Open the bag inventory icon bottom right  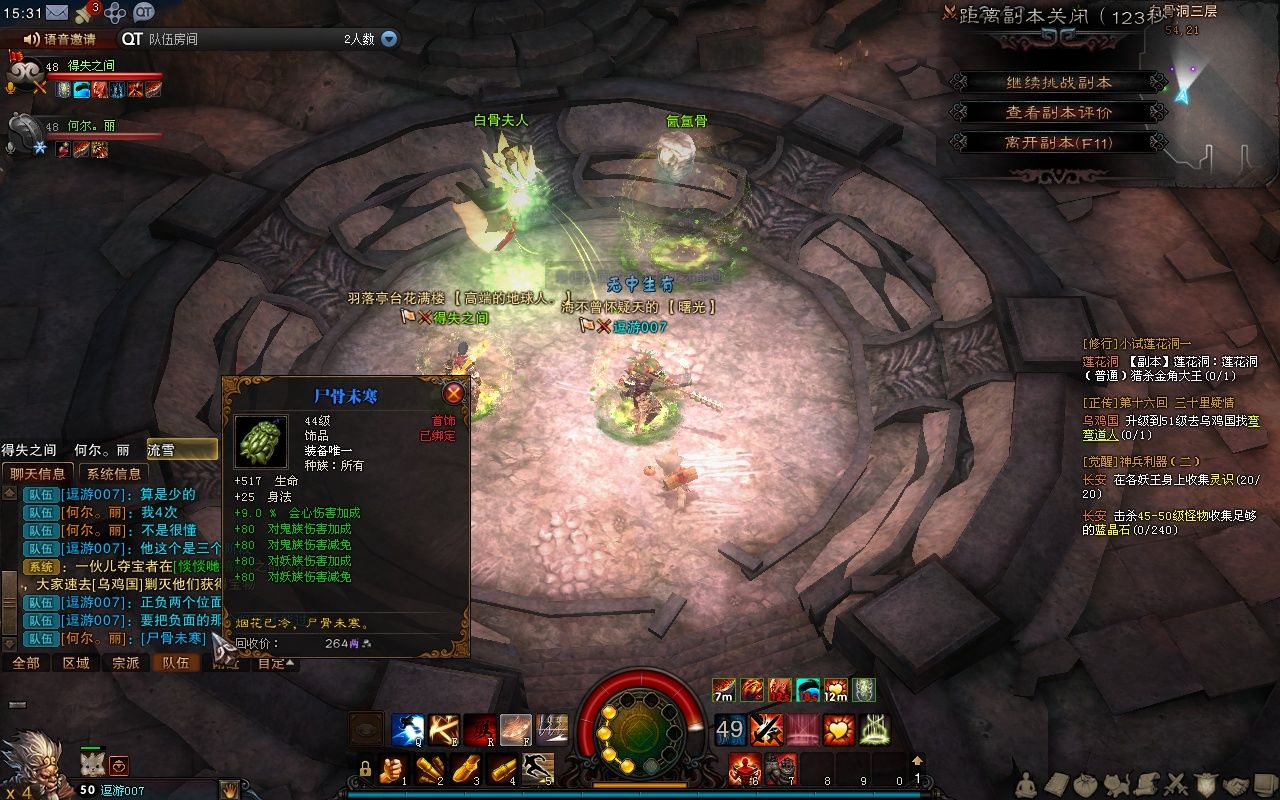coord(1086,784)
